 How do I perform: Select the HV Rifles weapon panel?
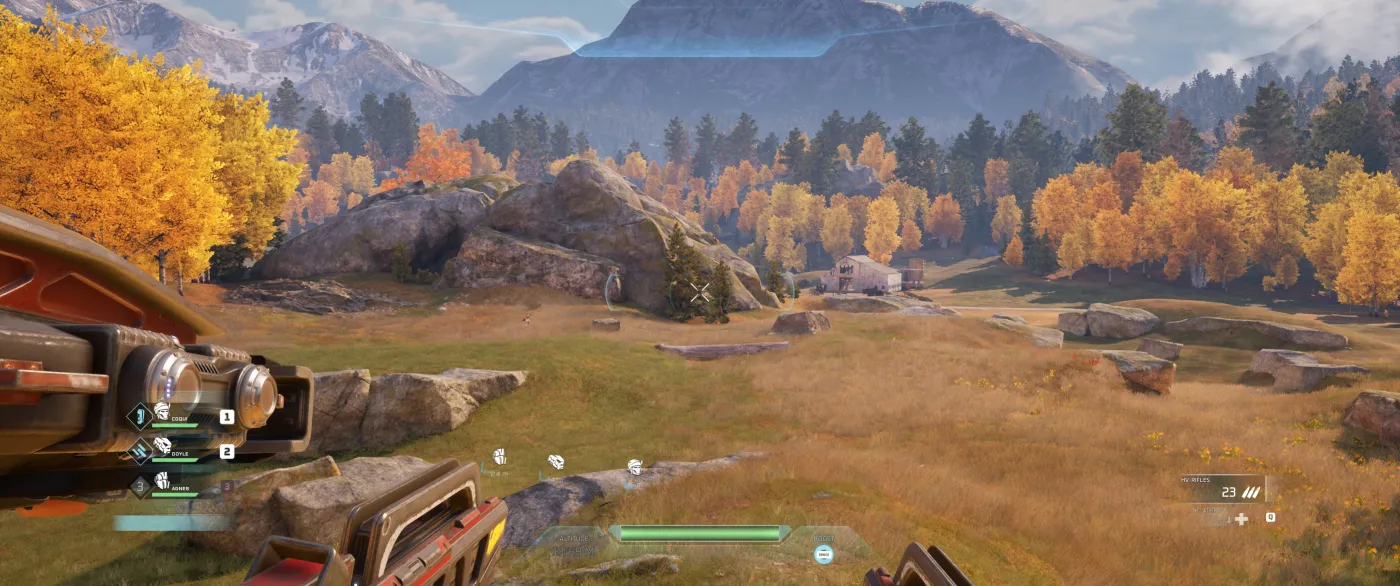point(1222,488)
